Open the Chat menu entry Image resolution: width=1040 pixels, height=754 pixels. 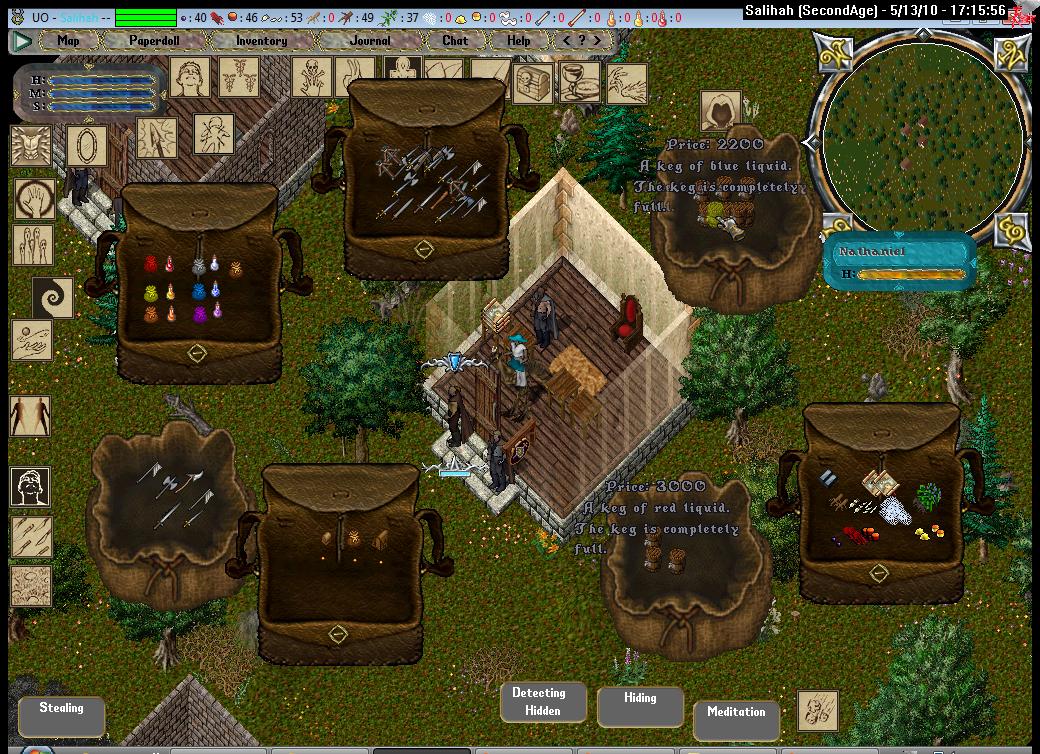(x=455, y=41)
